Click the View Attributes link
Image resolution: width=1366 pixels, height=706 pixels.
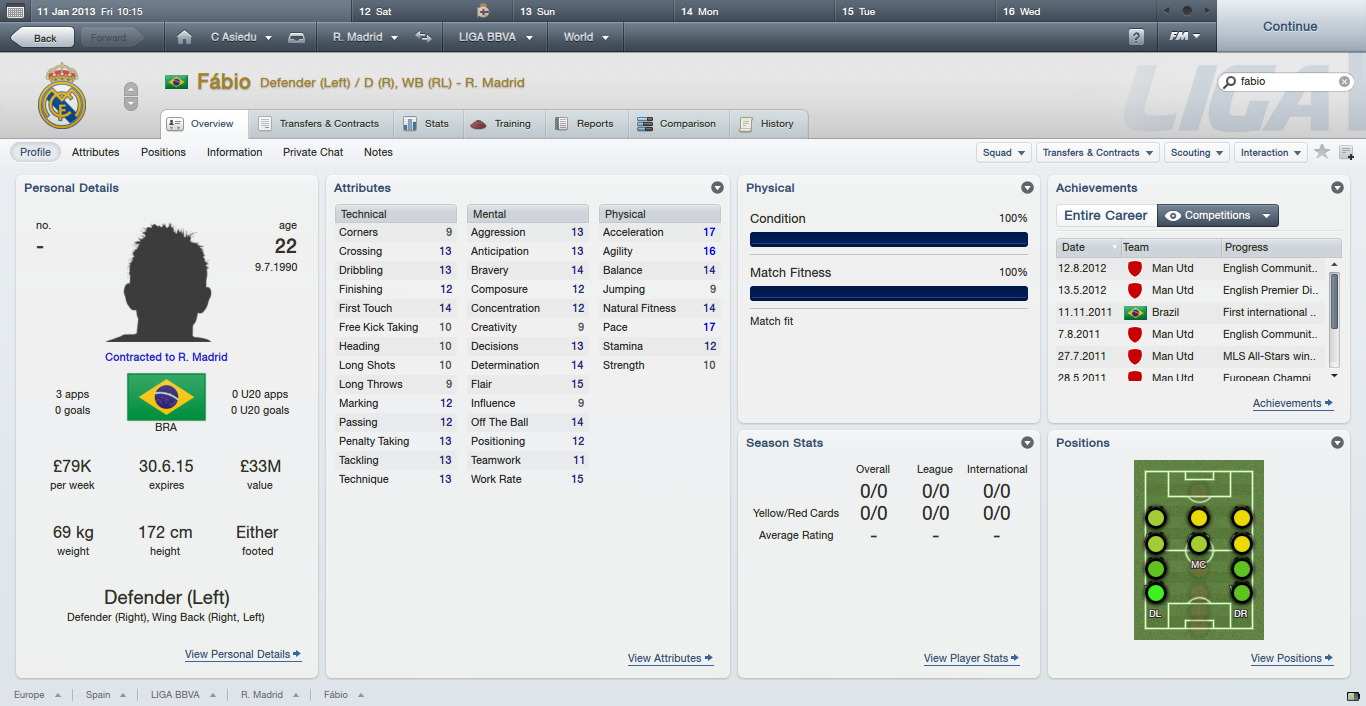[x=670, y=658]
